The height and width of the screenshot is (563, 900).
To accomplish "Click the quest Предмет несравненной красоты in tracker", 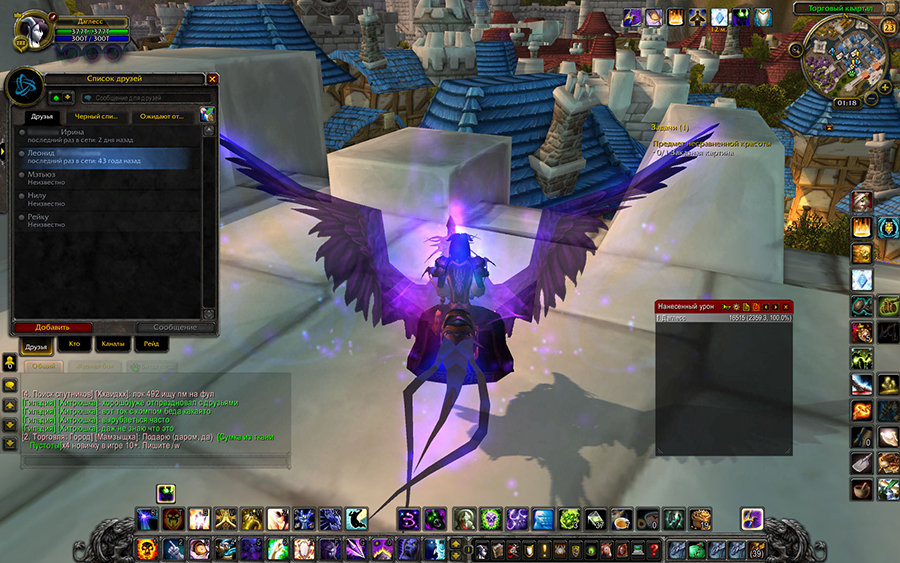I will pos(712,144).
